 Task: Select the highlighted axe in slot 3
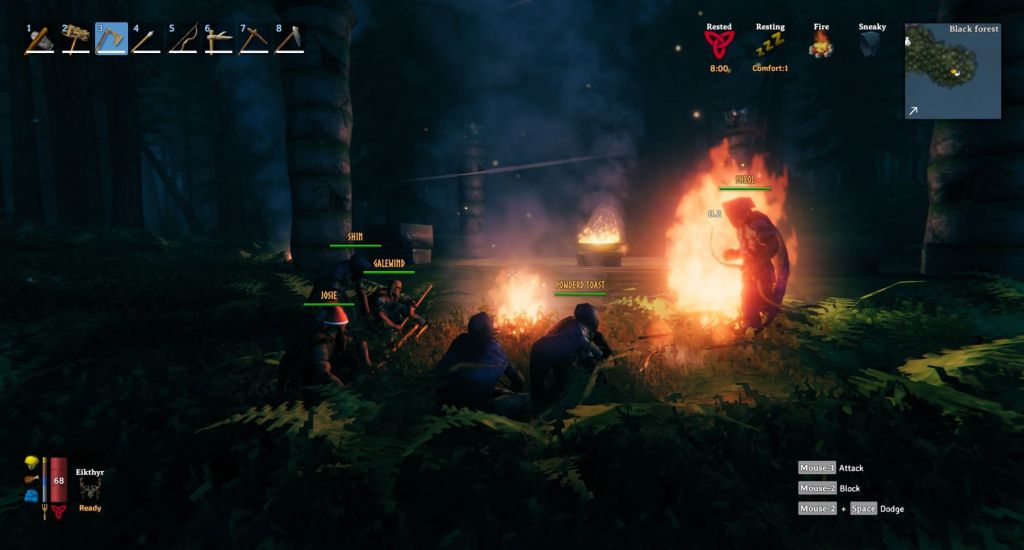pyautogui.click(x=111, y=39)
